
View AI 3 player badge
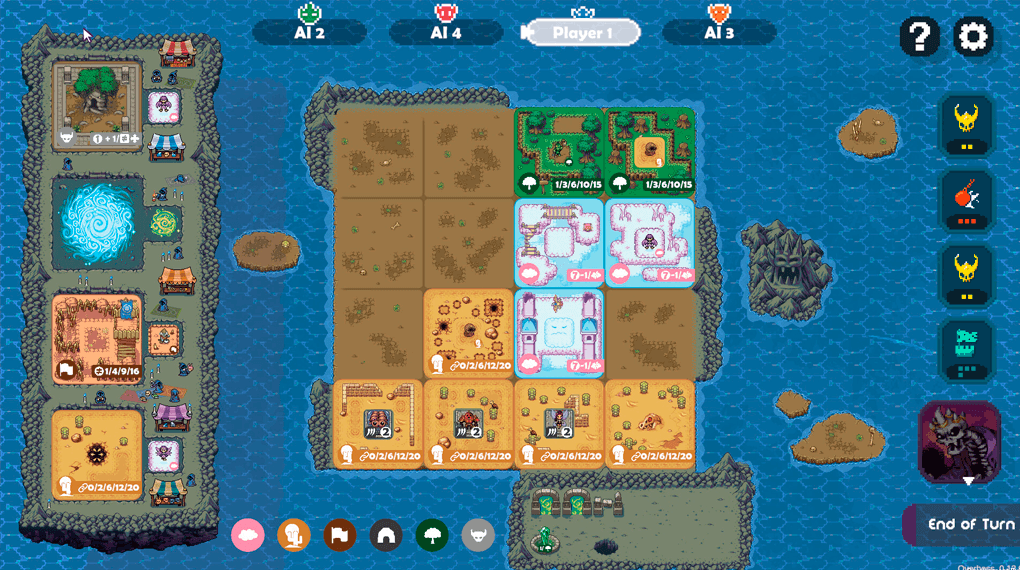pos(718,32)
